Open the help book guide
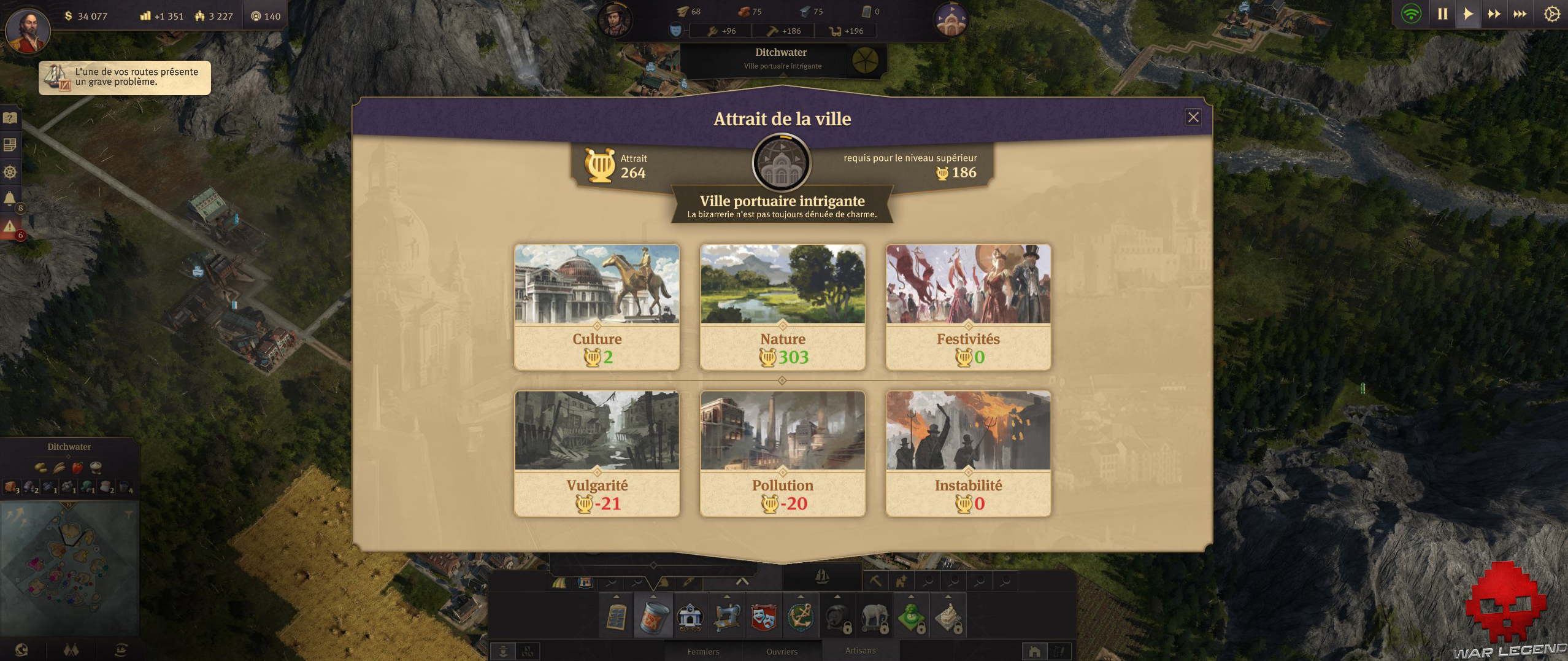 point(9,118)
